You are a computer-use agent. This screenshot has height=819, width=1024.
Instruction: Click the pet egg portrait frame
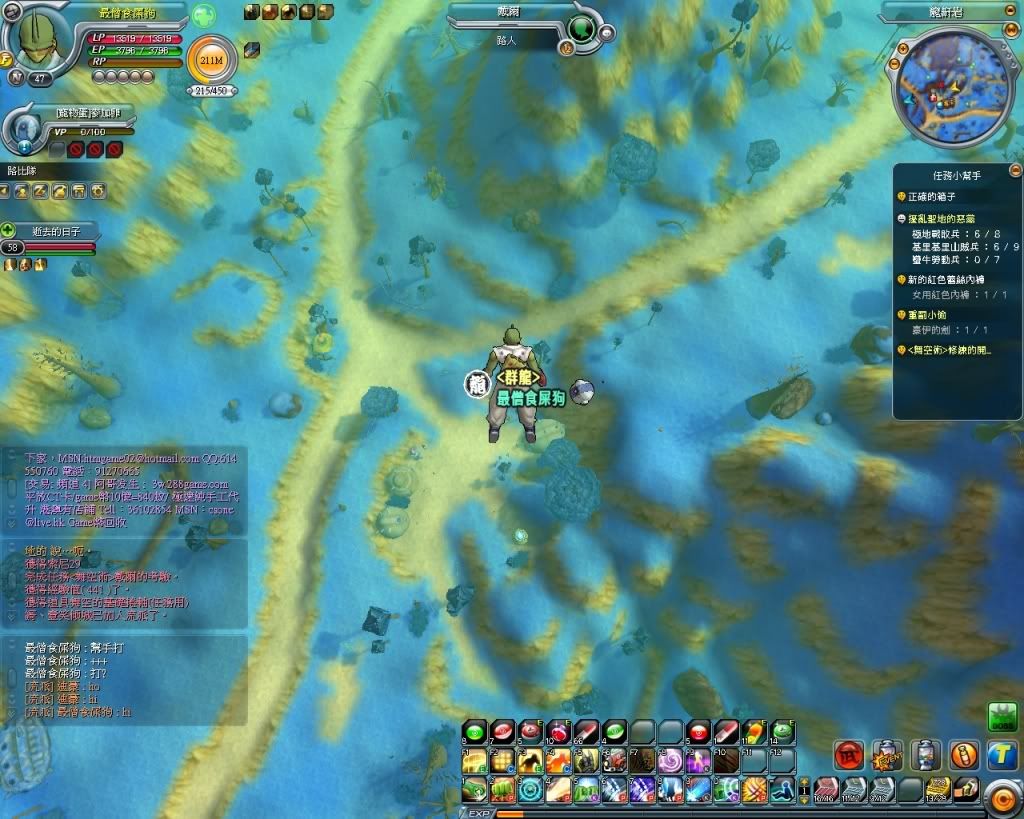[24, 128]
